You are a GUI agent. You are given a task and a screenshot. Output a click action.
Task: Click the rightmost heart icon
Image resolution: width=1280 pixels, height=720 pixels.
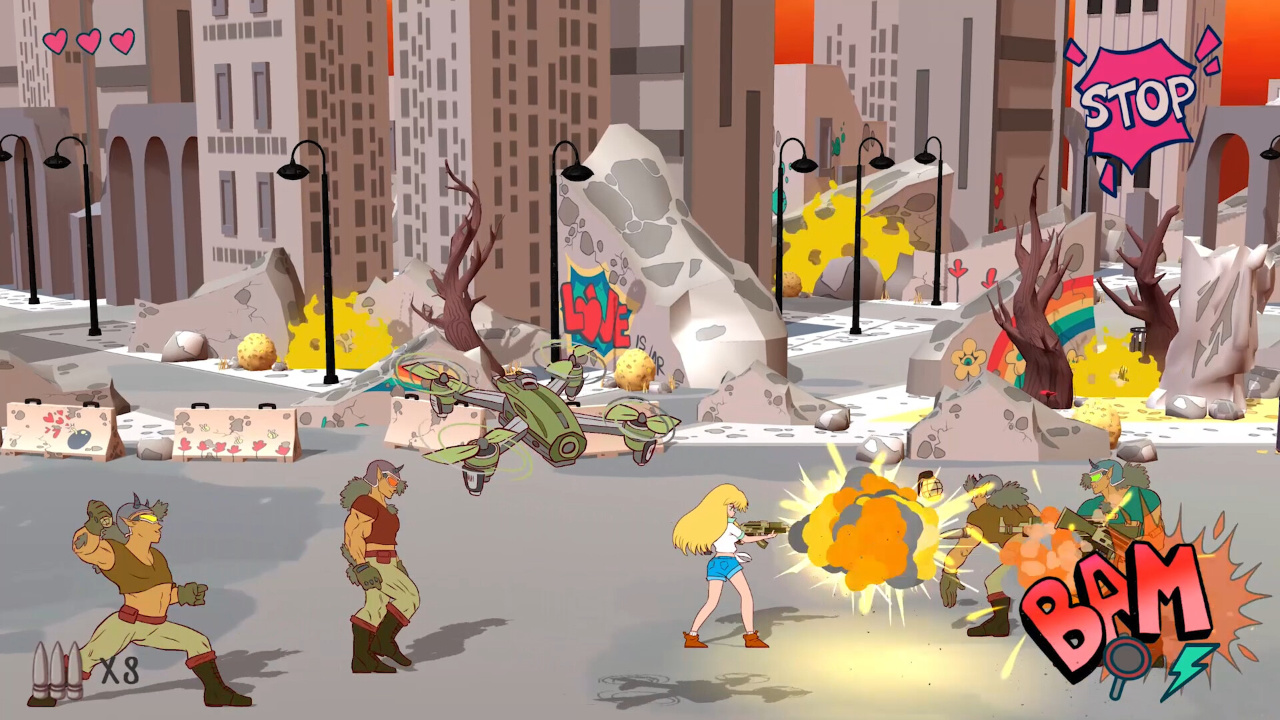[x=123, y=42]
